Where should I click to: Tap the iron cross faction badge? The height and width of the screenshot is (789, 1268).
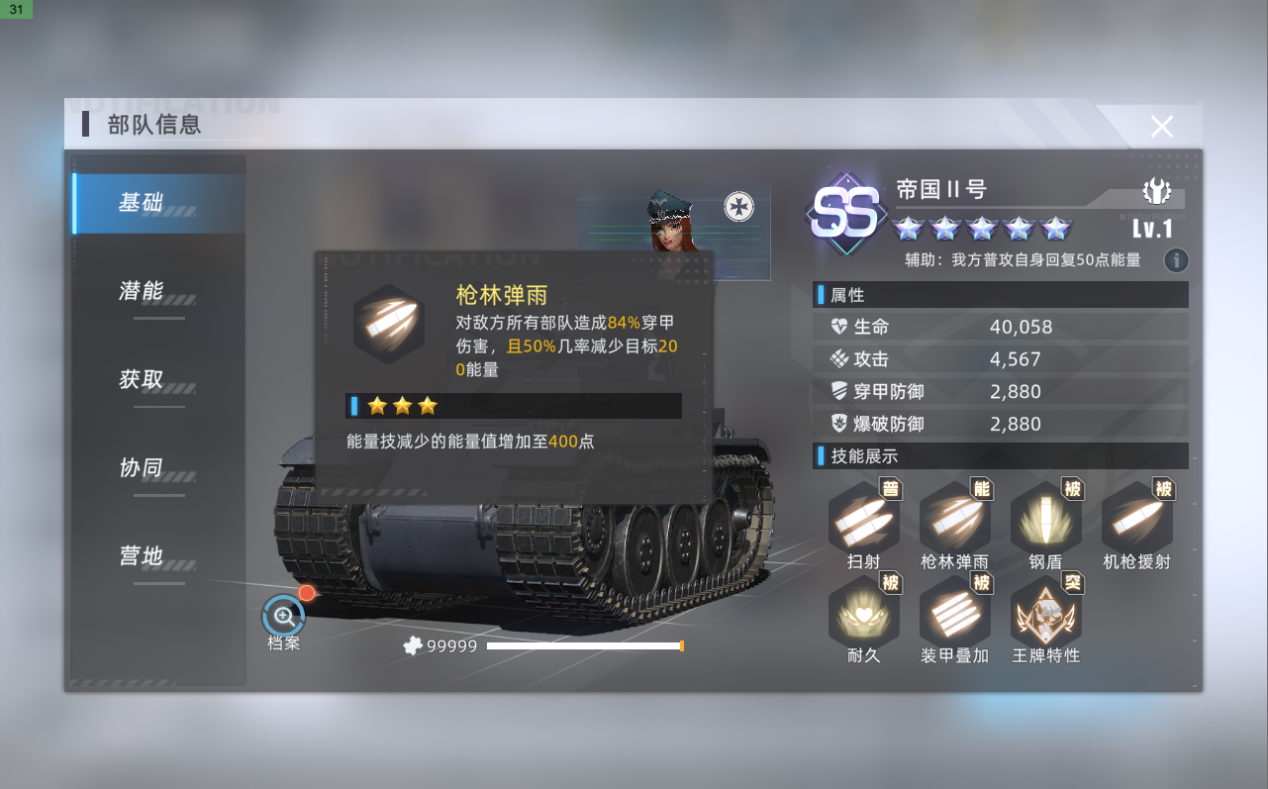coord(739,207)
